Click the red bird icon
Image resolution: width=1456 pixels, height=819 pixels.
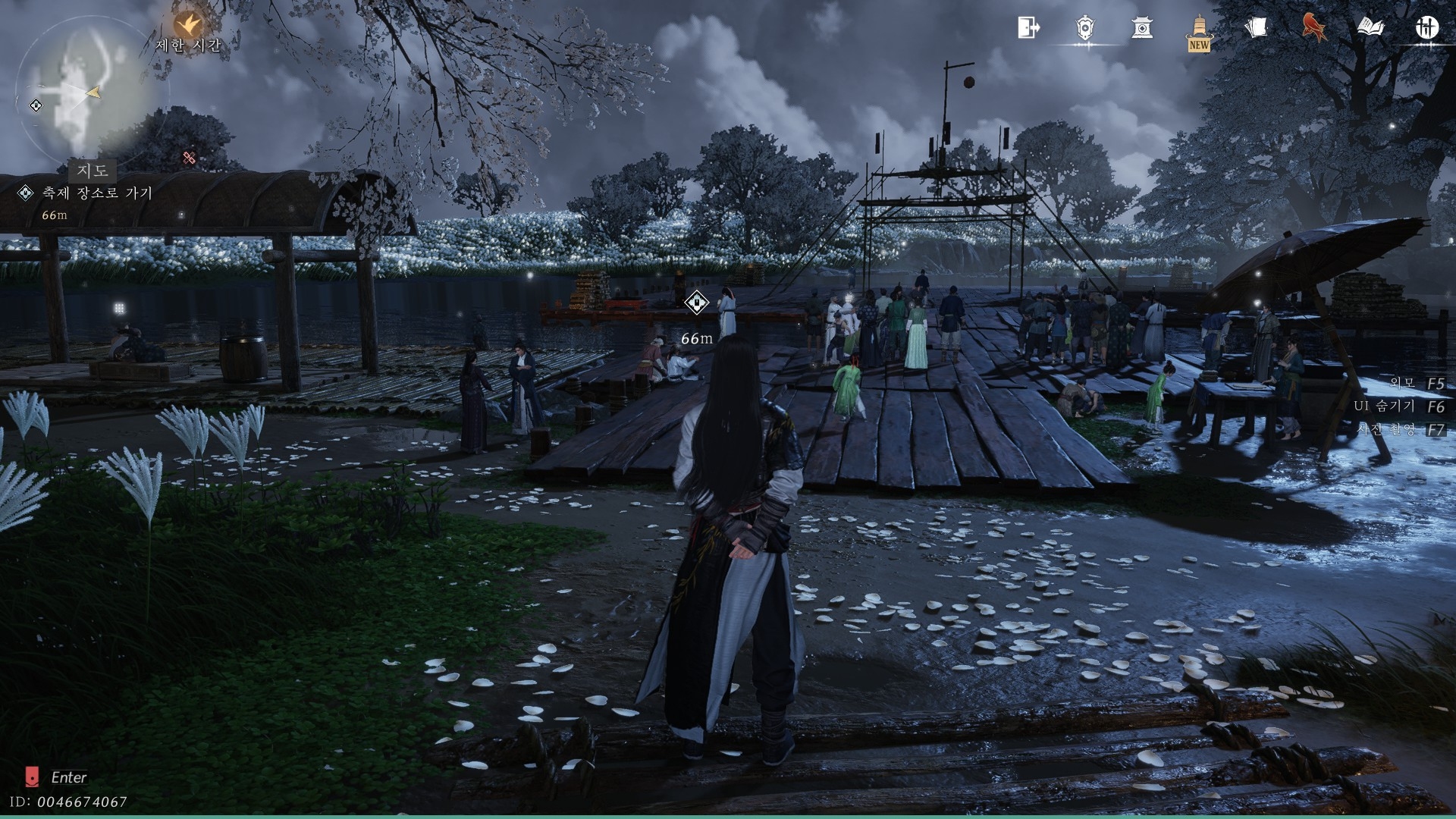coord(1314,28)
